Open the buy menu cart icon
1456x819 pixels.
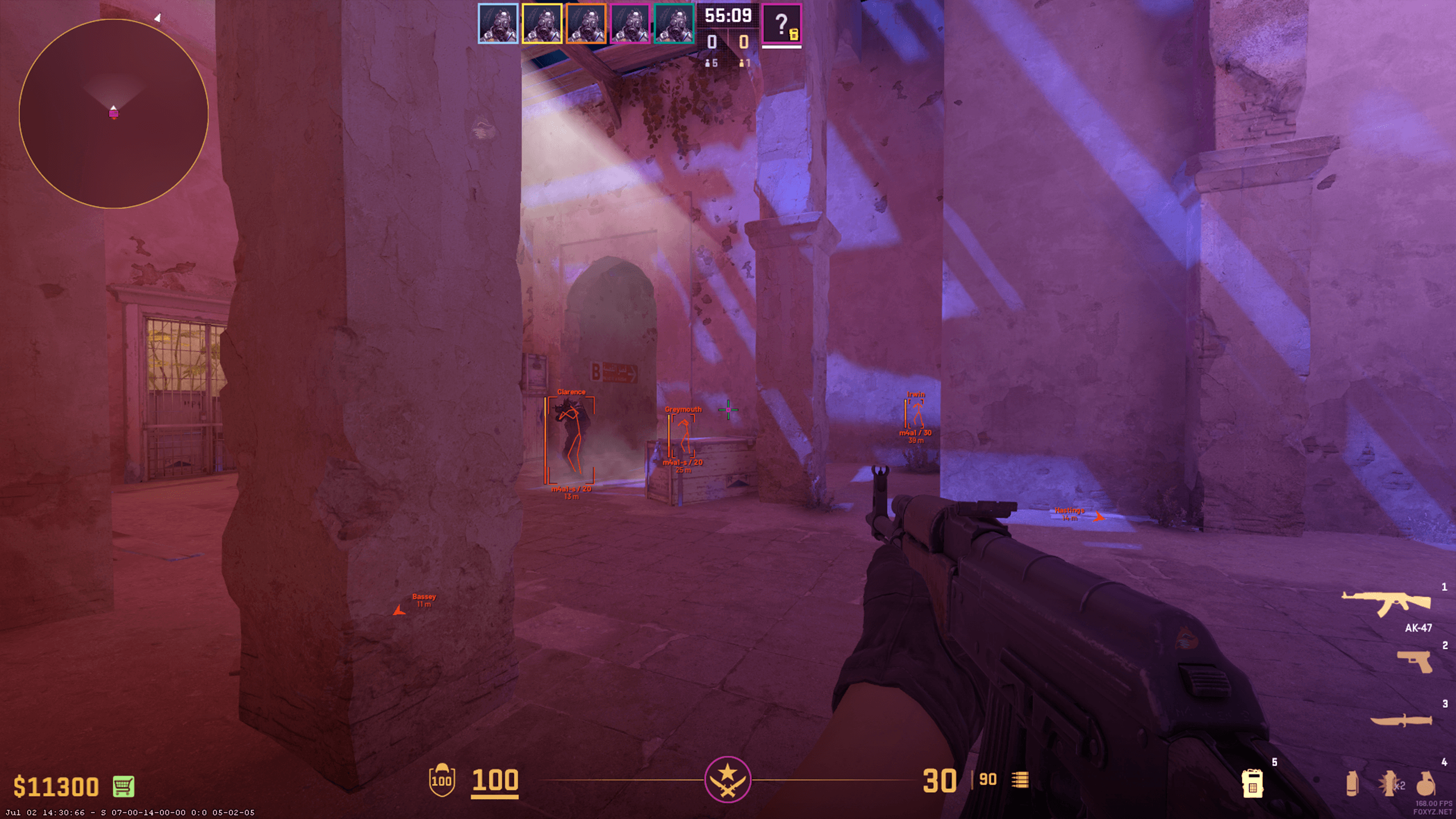tap(123, 787)
